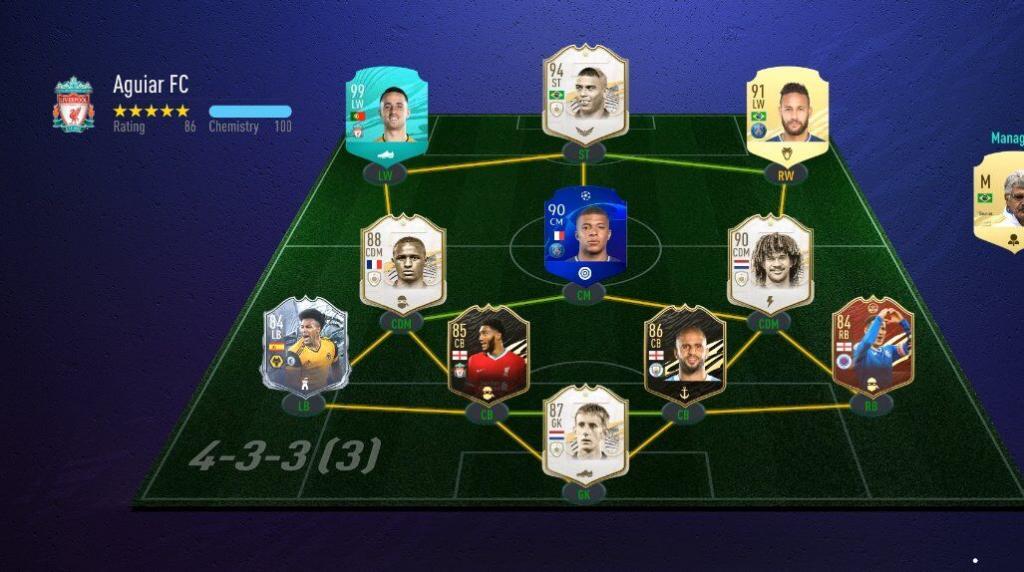
Task: Click the Aguiar FC club badge
Action: [x=74, y=105]
